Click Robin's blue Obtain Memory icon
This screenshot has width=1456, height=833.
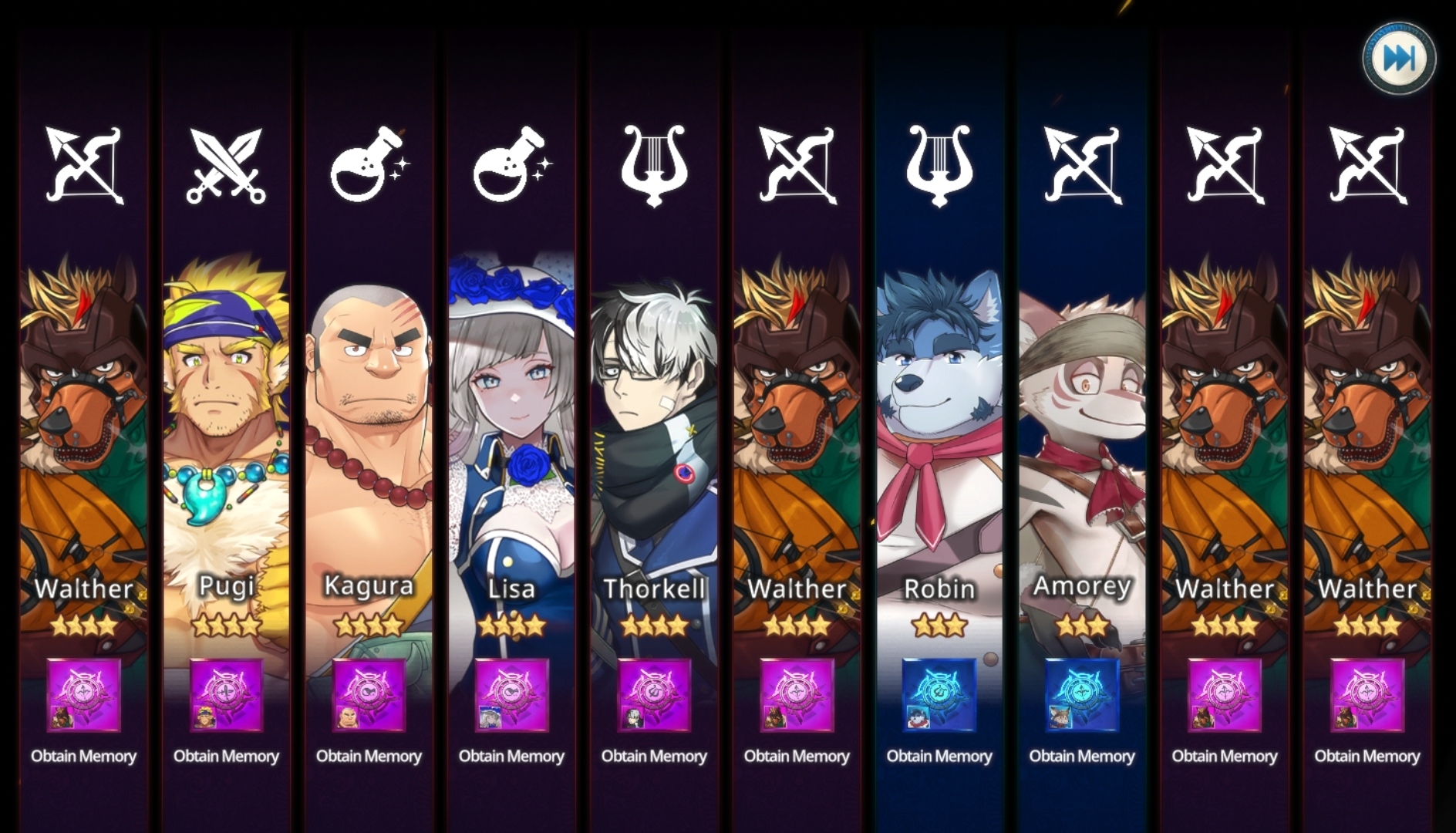939,695
